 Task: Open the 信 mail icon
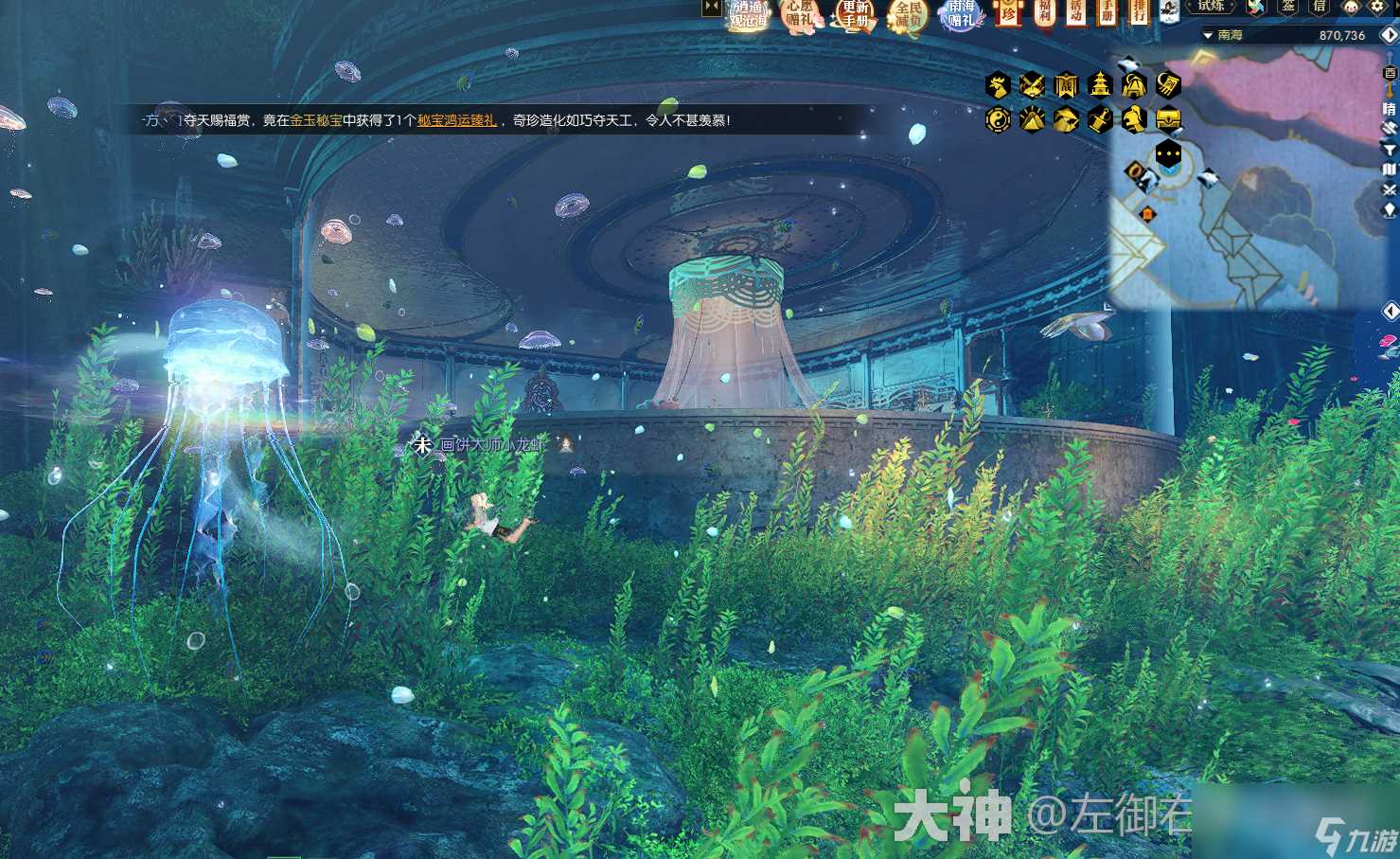(x=1319, y=8)
